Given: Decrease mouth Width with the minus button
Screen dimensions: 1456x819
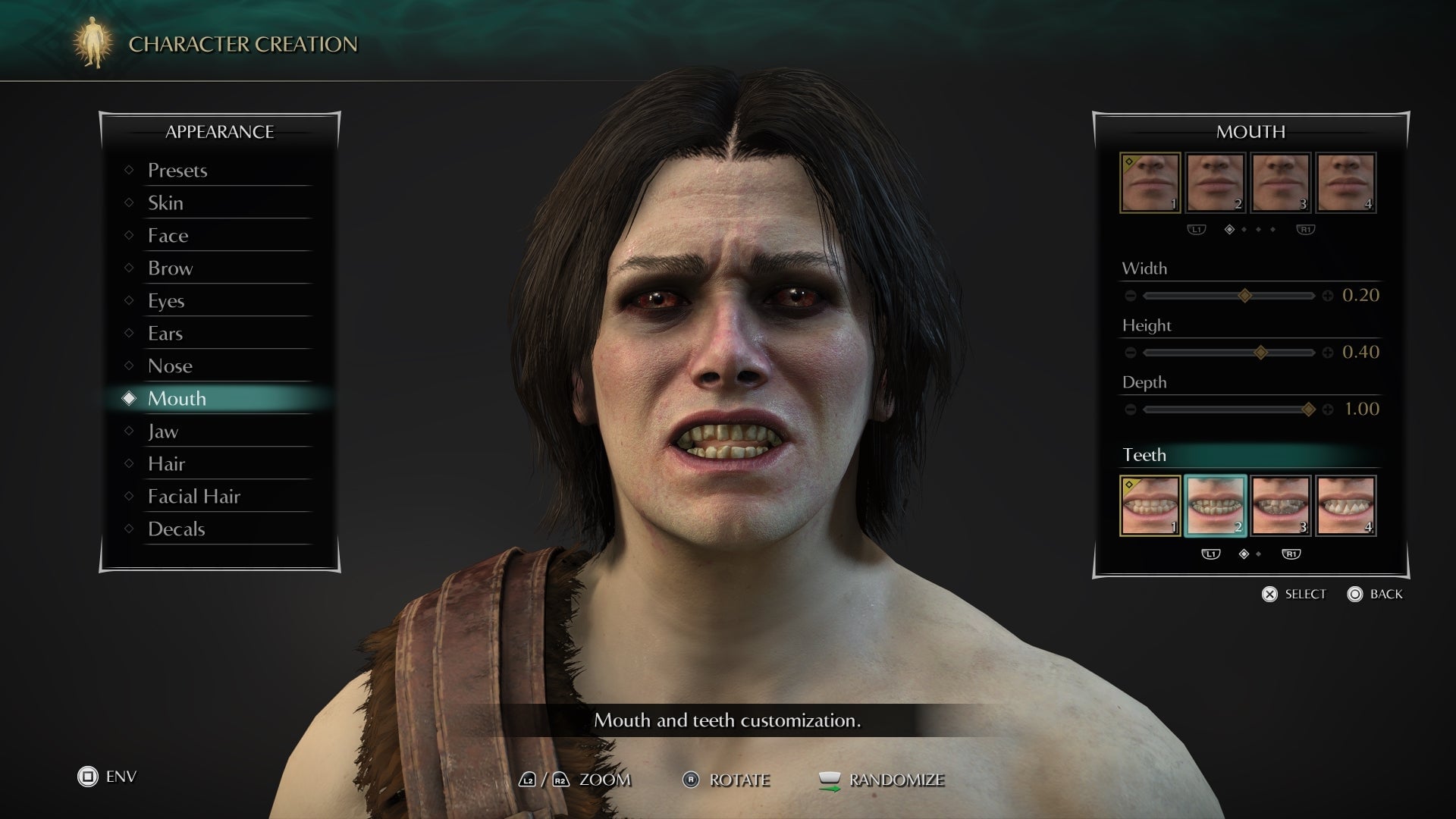Looking at the screenshot, I should coord(1131,296).
